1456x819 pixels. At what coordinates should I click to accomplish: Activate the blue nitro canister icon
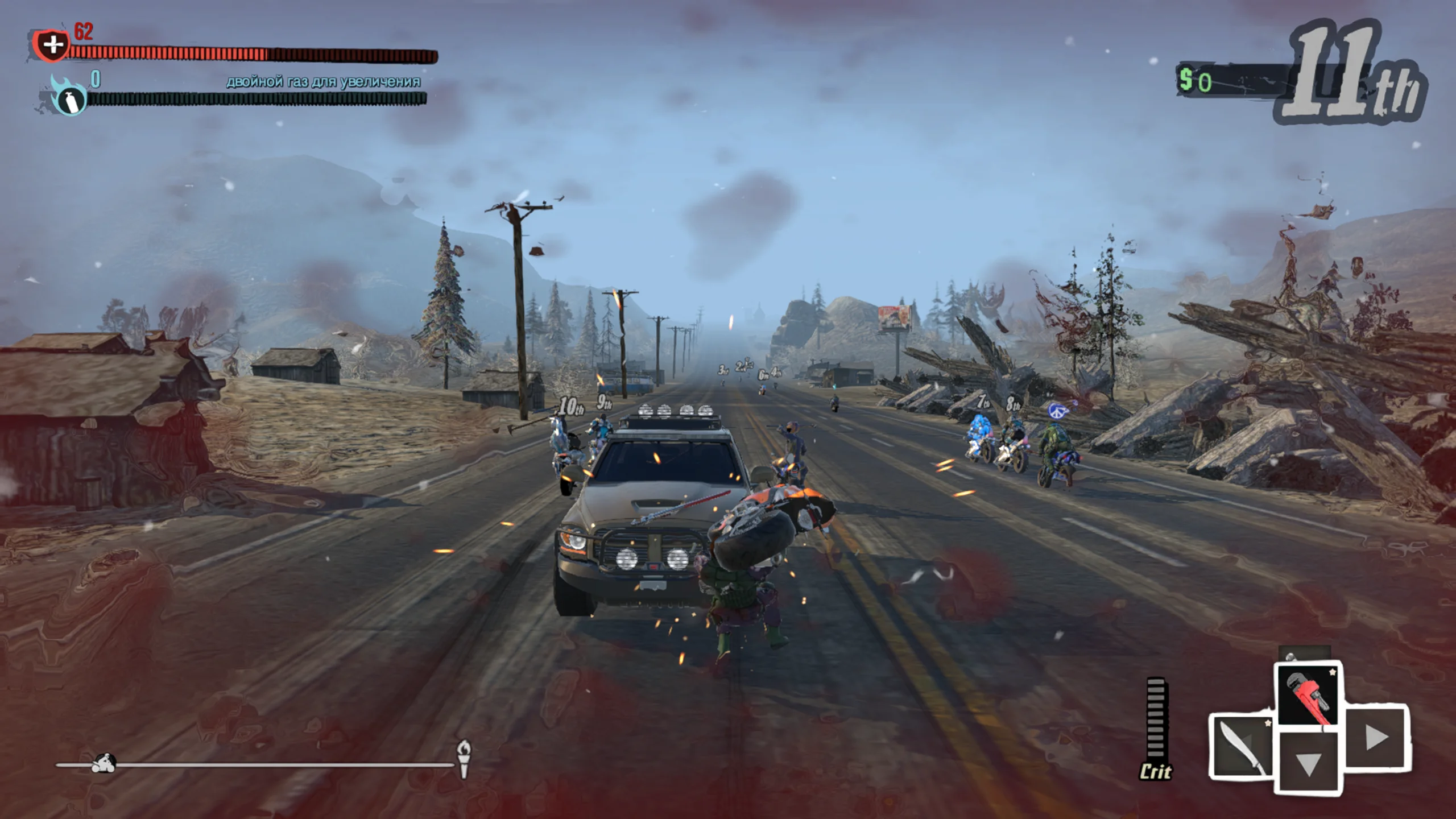point(68,98)
